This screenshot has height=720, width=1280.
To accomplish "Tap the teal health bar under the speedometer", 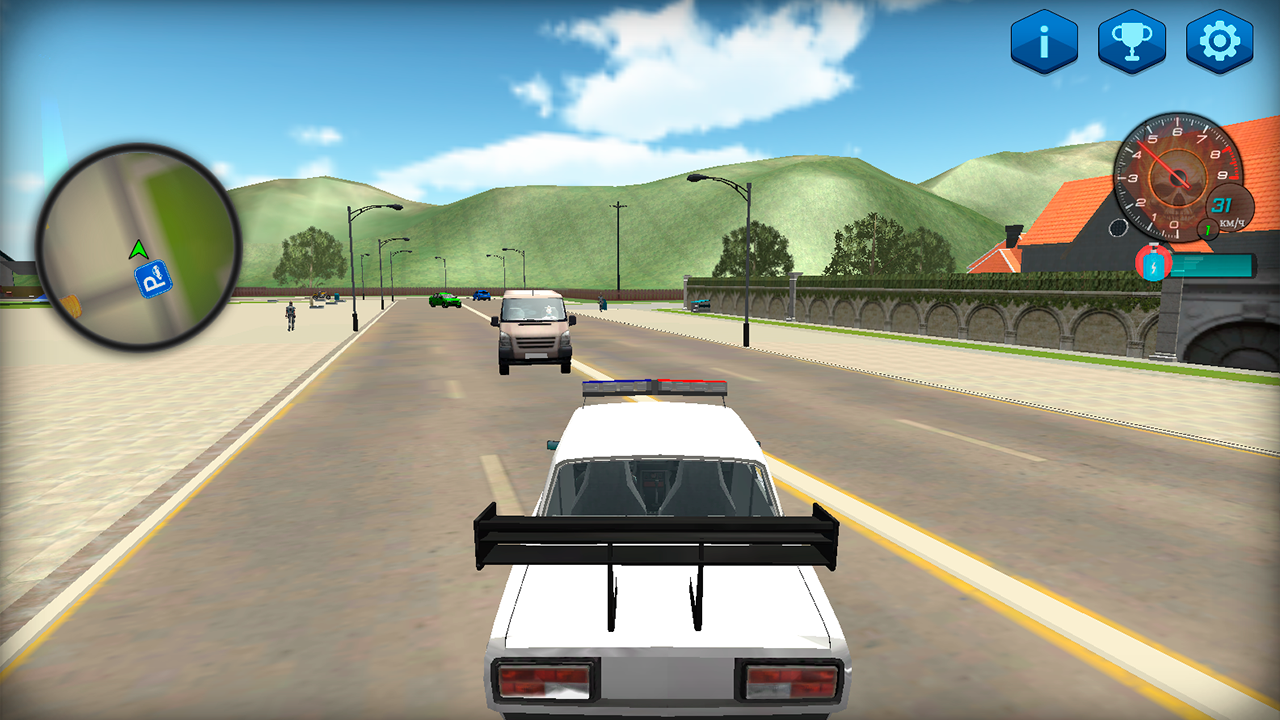I will (x=1211, y=264).
